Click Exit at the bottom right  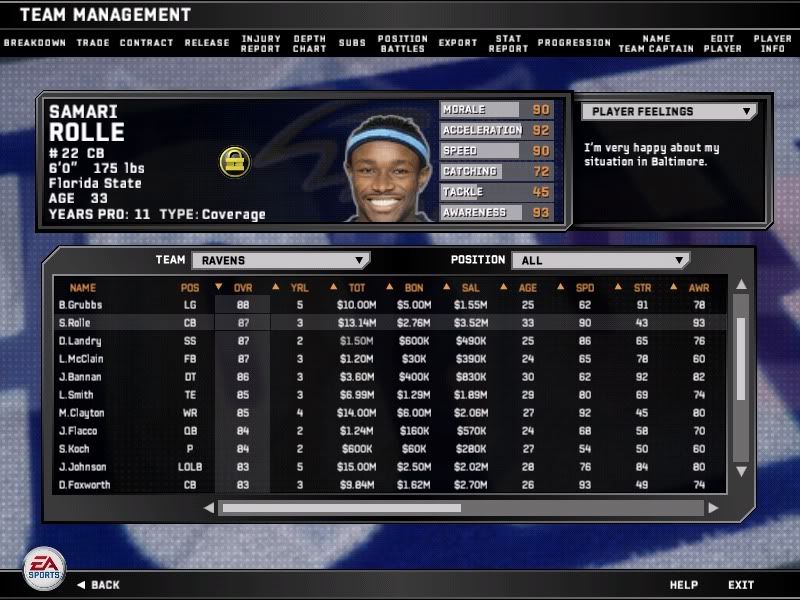(x=741, y=585)
